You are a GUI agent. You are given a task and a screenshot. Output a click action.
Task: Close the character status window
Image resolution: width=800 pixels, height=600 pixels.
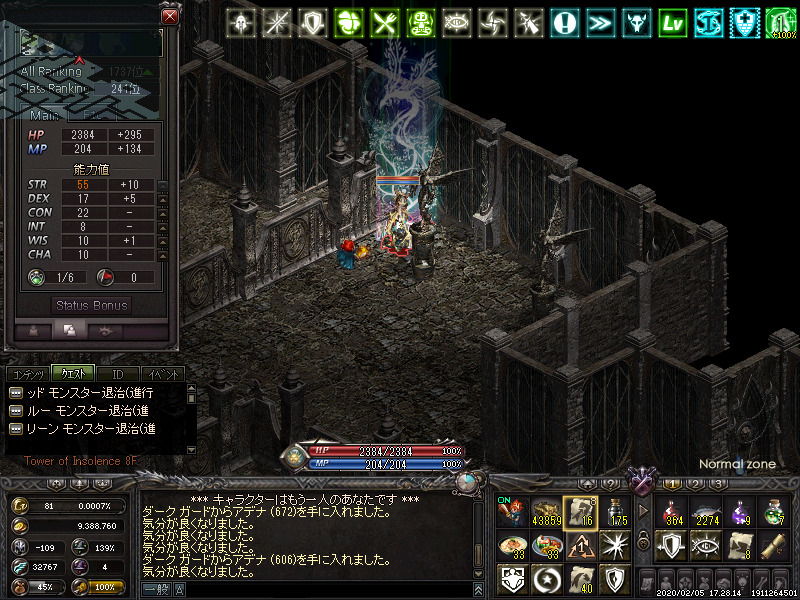pyautogui.click(x=170, y=17)
